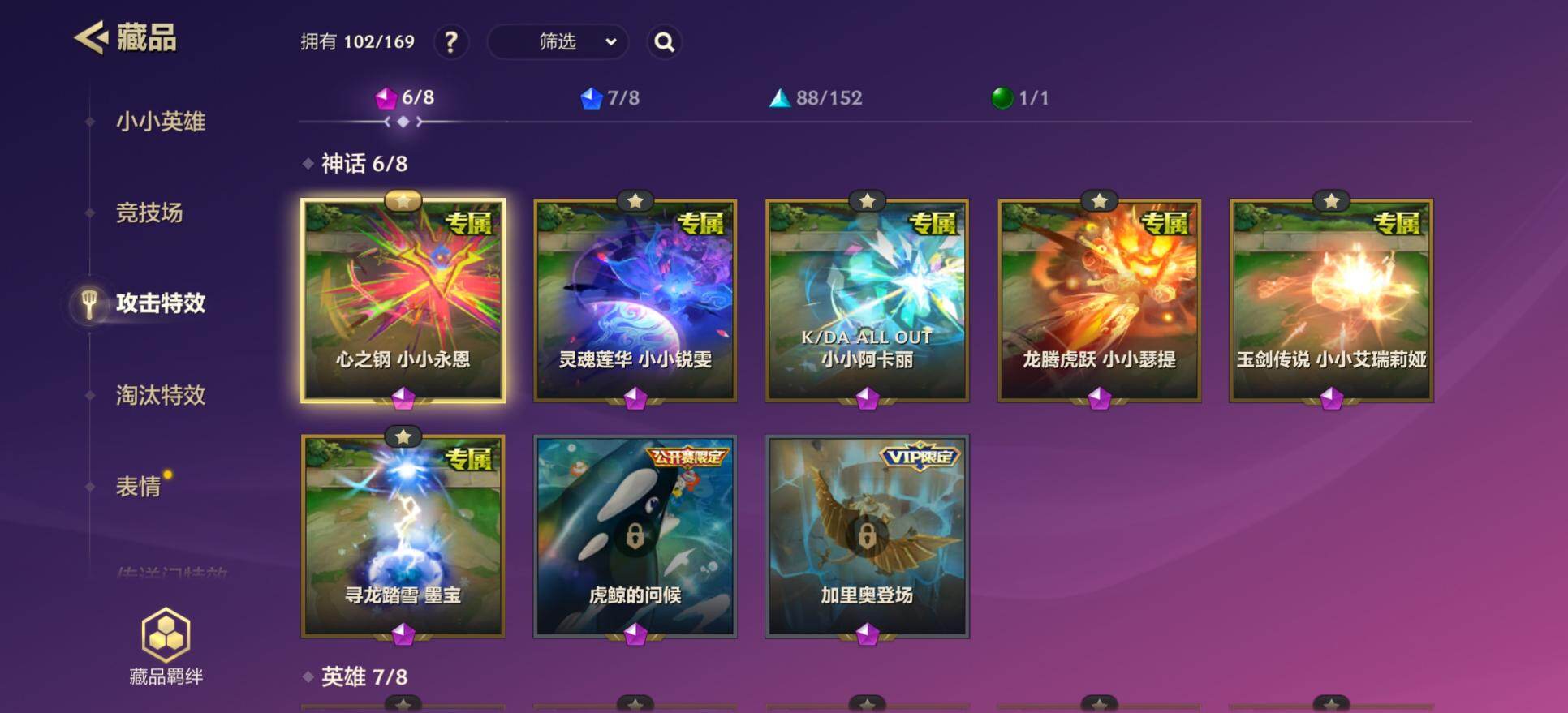Select the locked 虎鲸的问候 card
Image resolution: width=1568 pixels, height=713 pixels.
pyautogui.click(x=635, y=536)
